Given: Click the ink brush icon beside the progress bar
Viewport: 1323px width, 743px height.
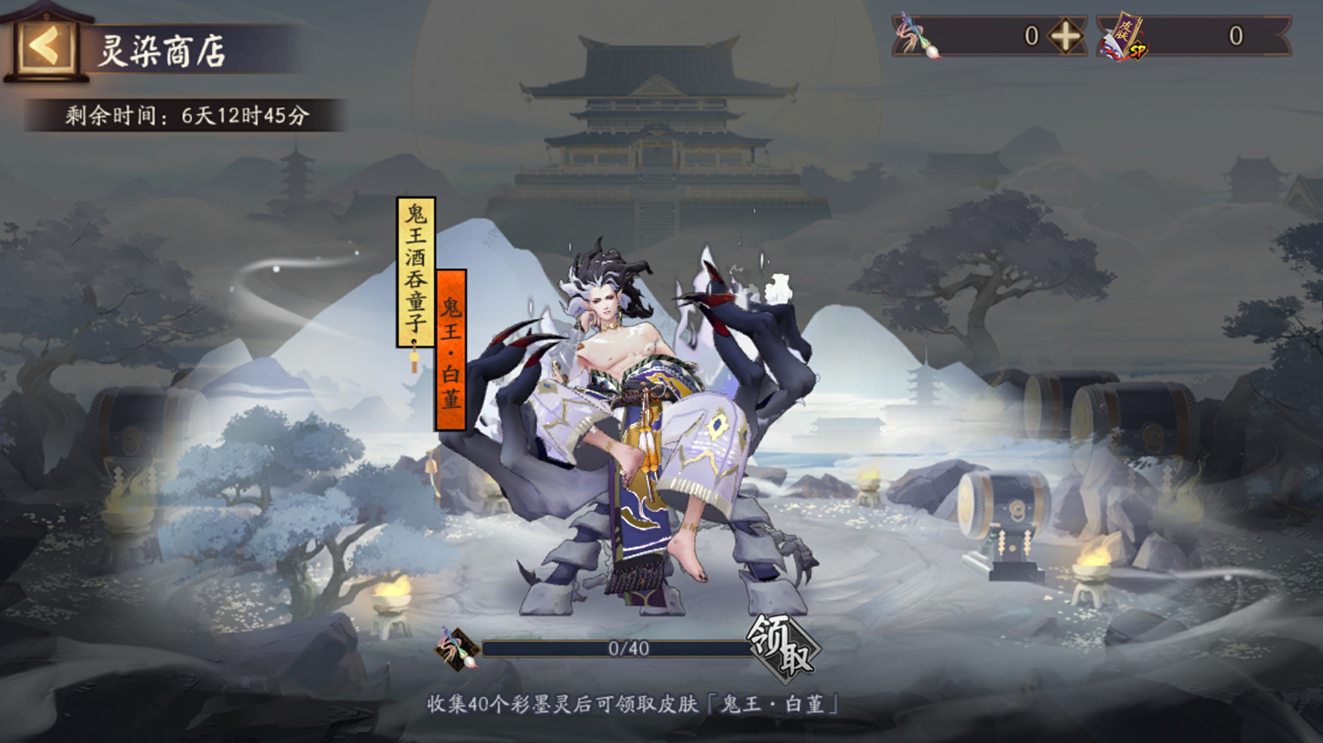Looking at the screenshot, I should (x=455, y=649).
